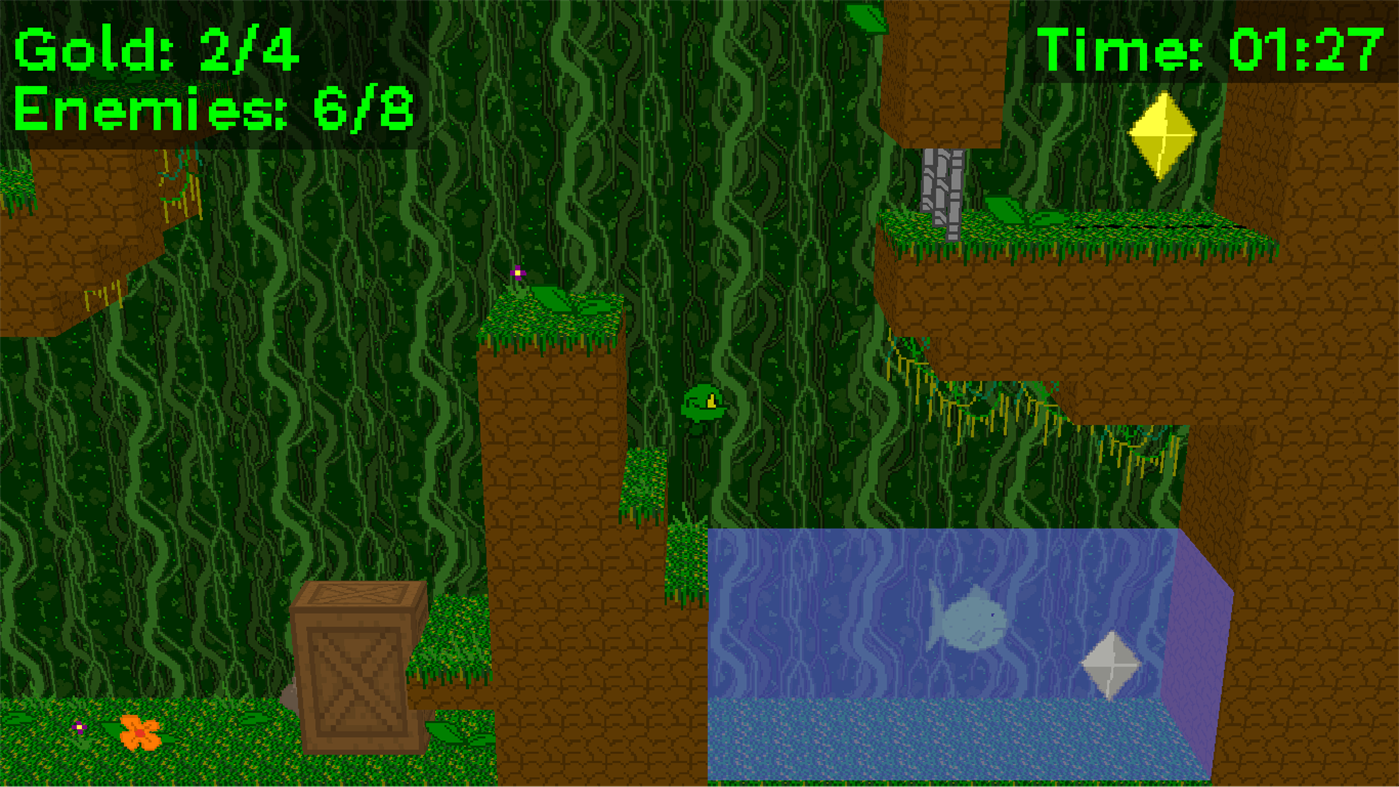
Task: Click the small purple flower near the frog cliff
Action: 517,272
